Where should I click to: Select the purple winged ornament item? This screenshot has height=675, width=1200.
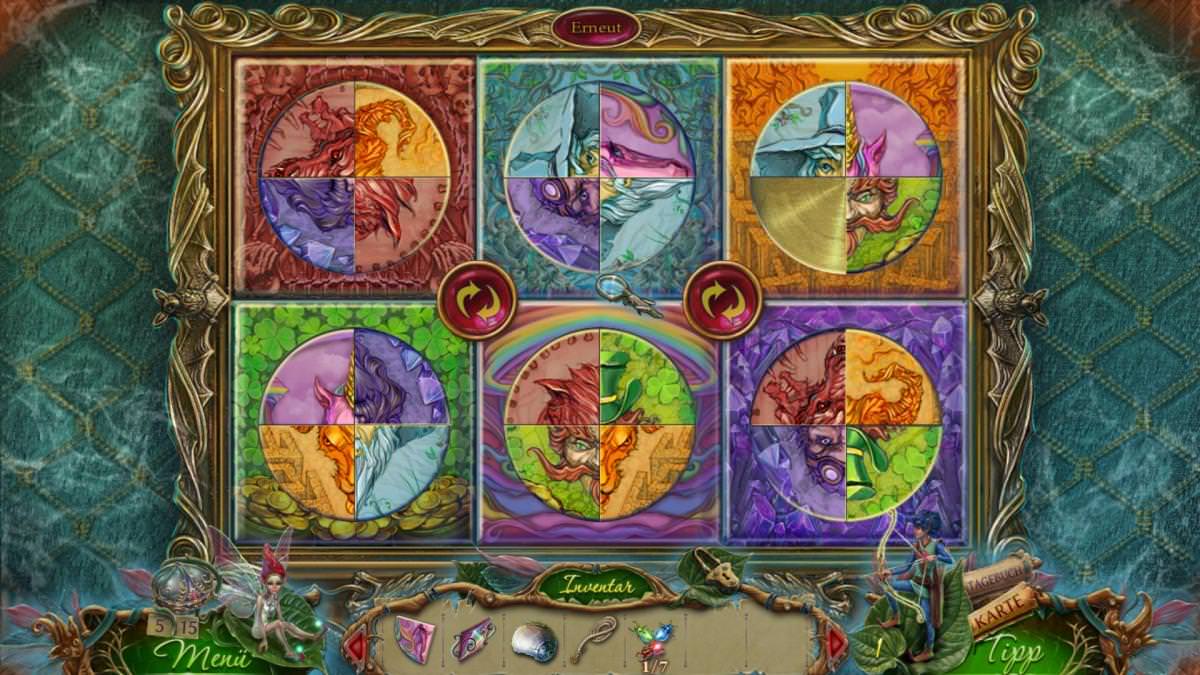(x=471, y=638)
